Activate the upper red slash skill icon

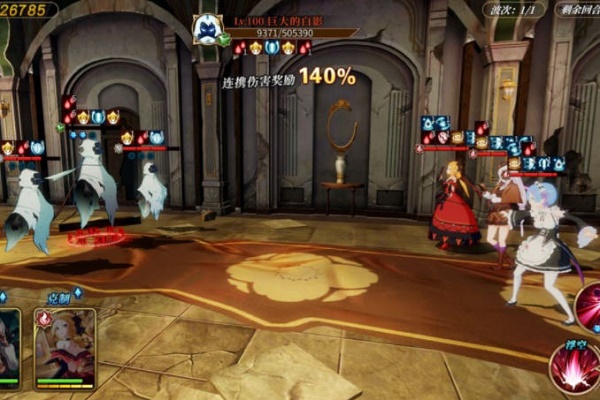(x=590, y=306)
